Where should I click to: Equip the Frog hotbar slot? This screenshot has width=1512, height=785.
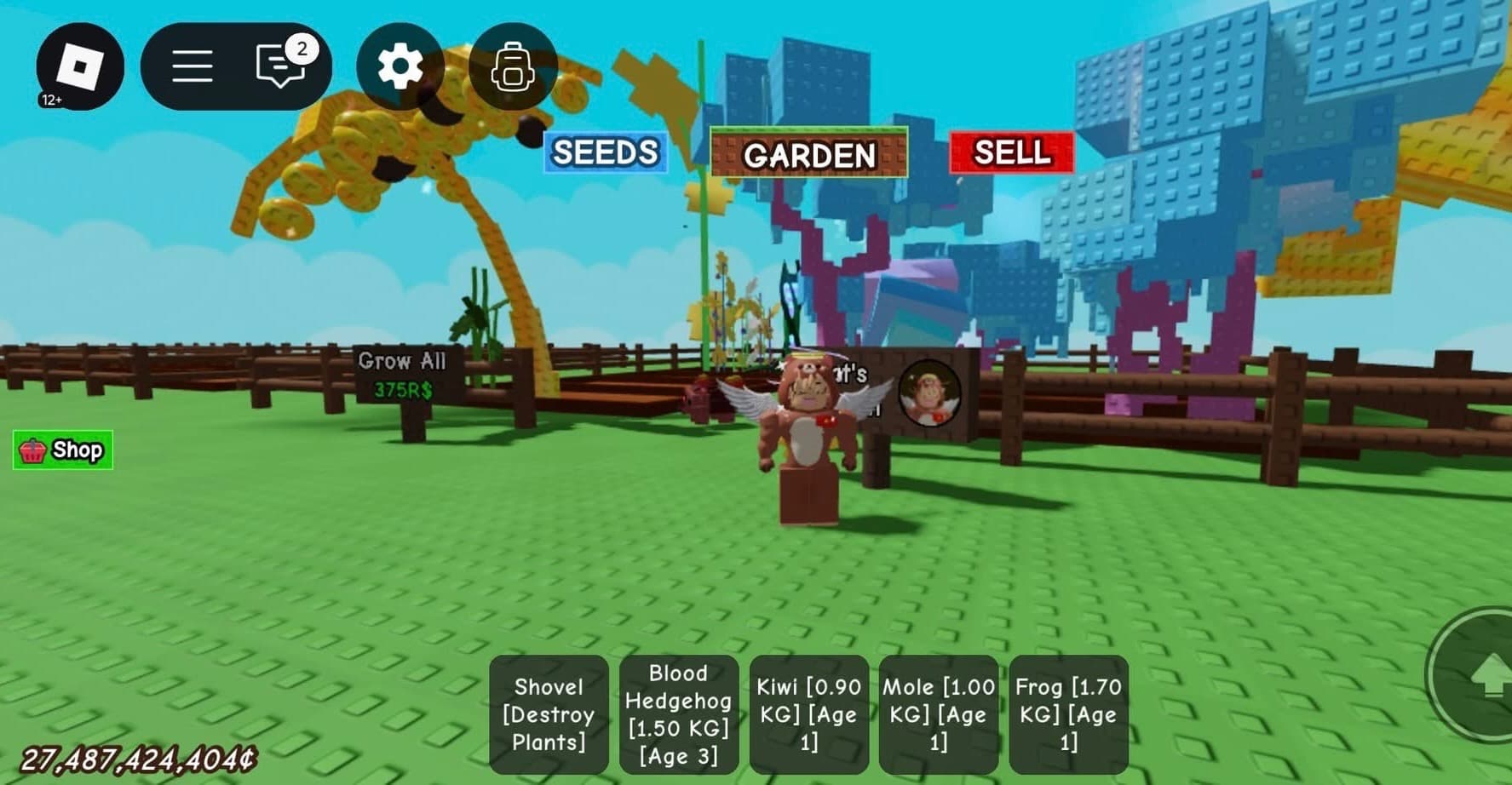point(1068,714)
